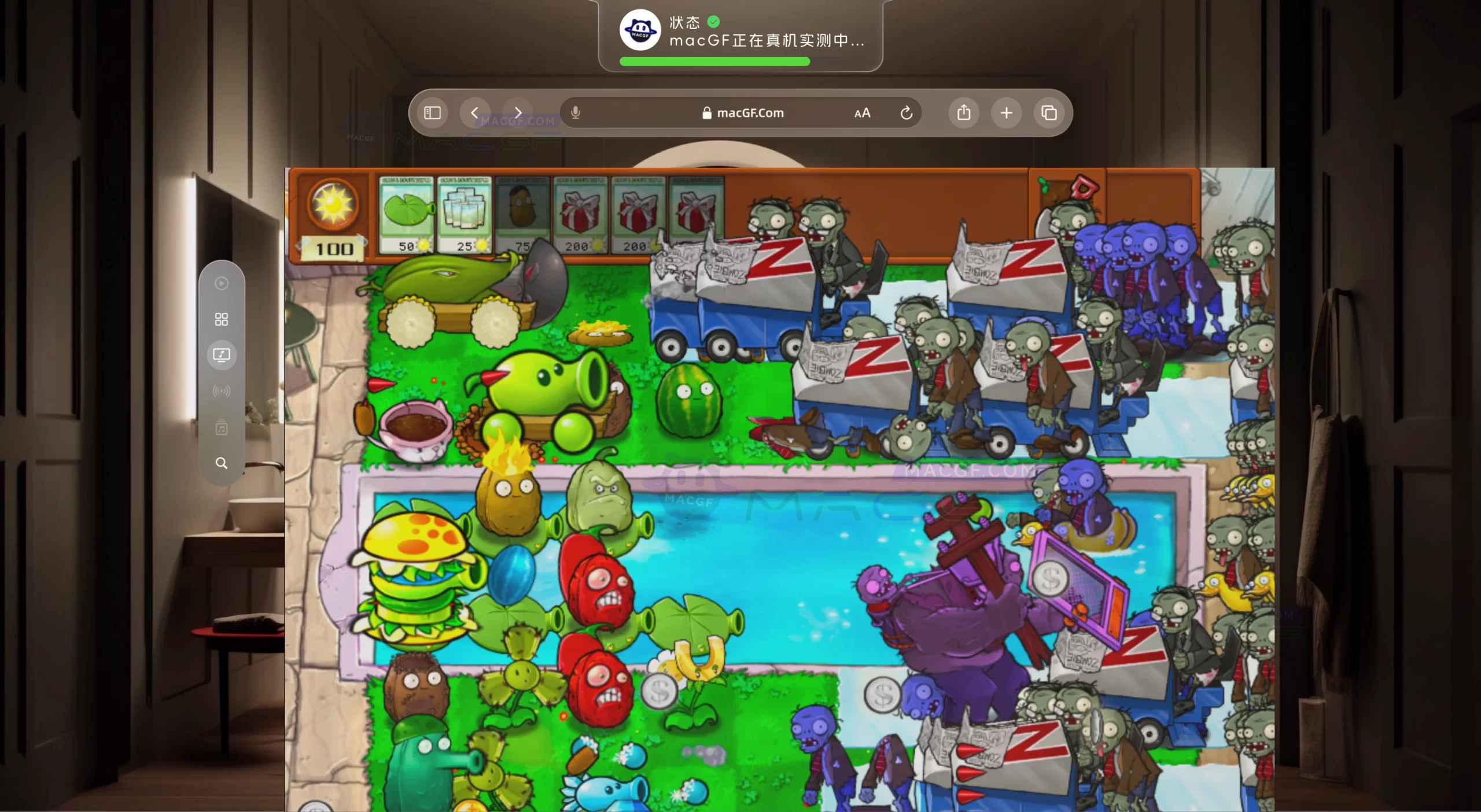1481x812 pixels.
Task: Open the apps grid icon in the sidebar
Action: 222,319
